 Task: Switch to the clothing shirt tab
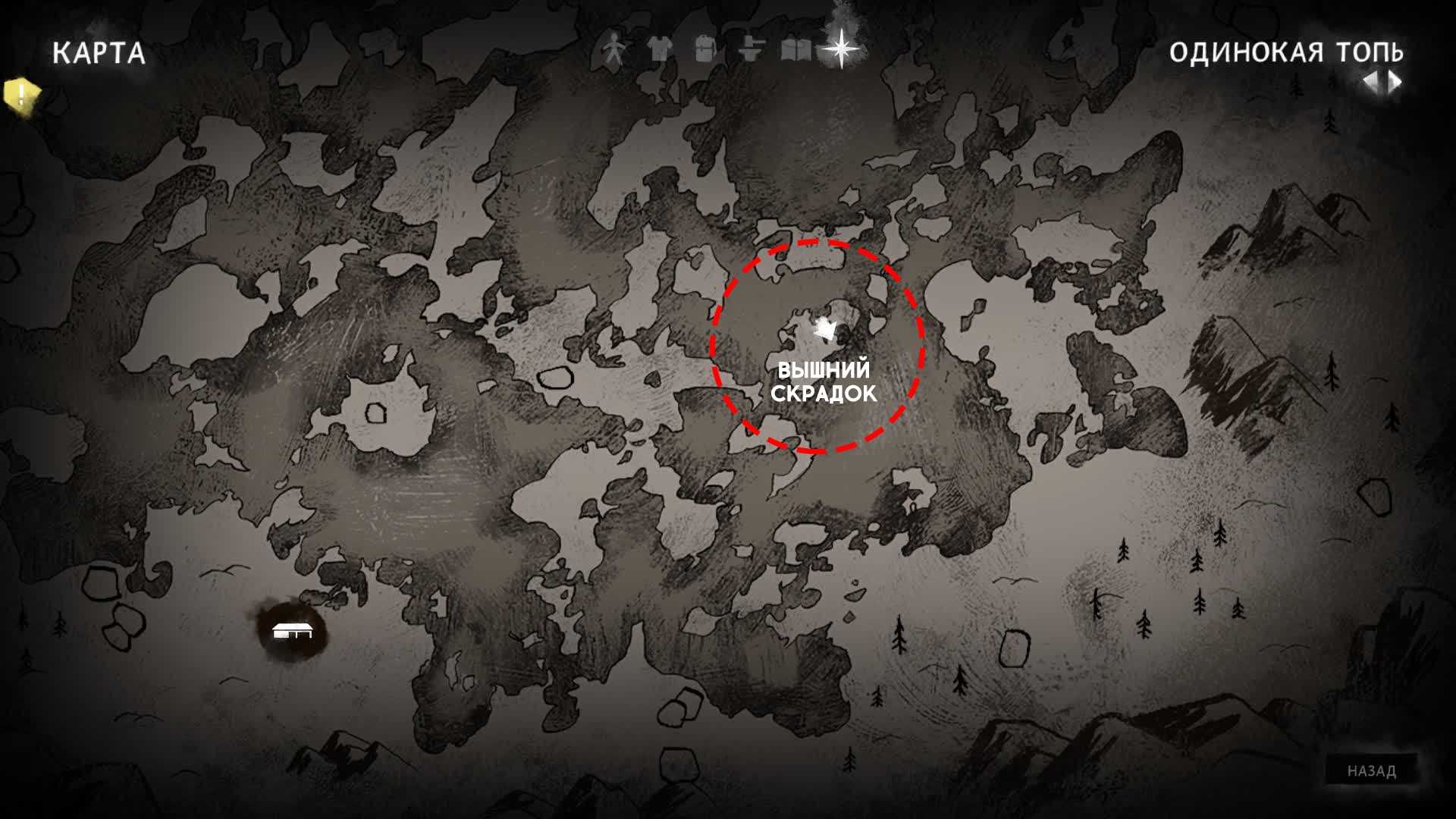coord(660,50)
